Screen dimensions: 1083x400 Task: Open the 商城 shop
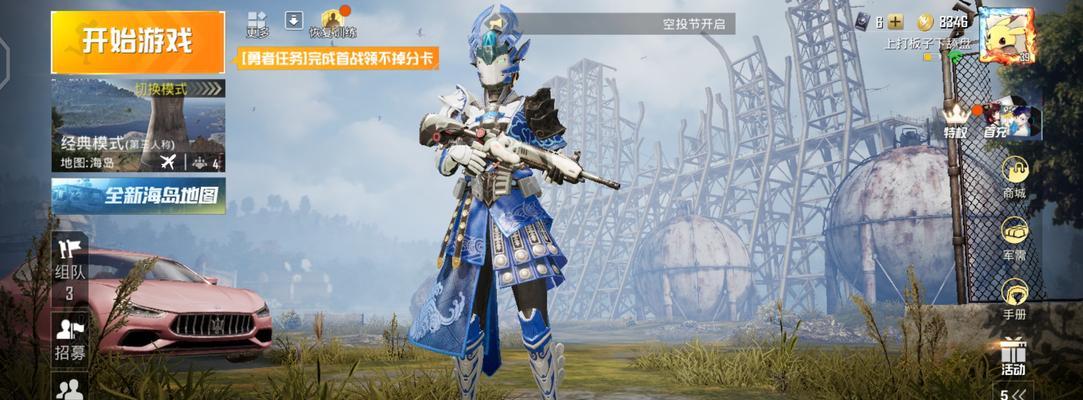click(x=1014, y=181)
